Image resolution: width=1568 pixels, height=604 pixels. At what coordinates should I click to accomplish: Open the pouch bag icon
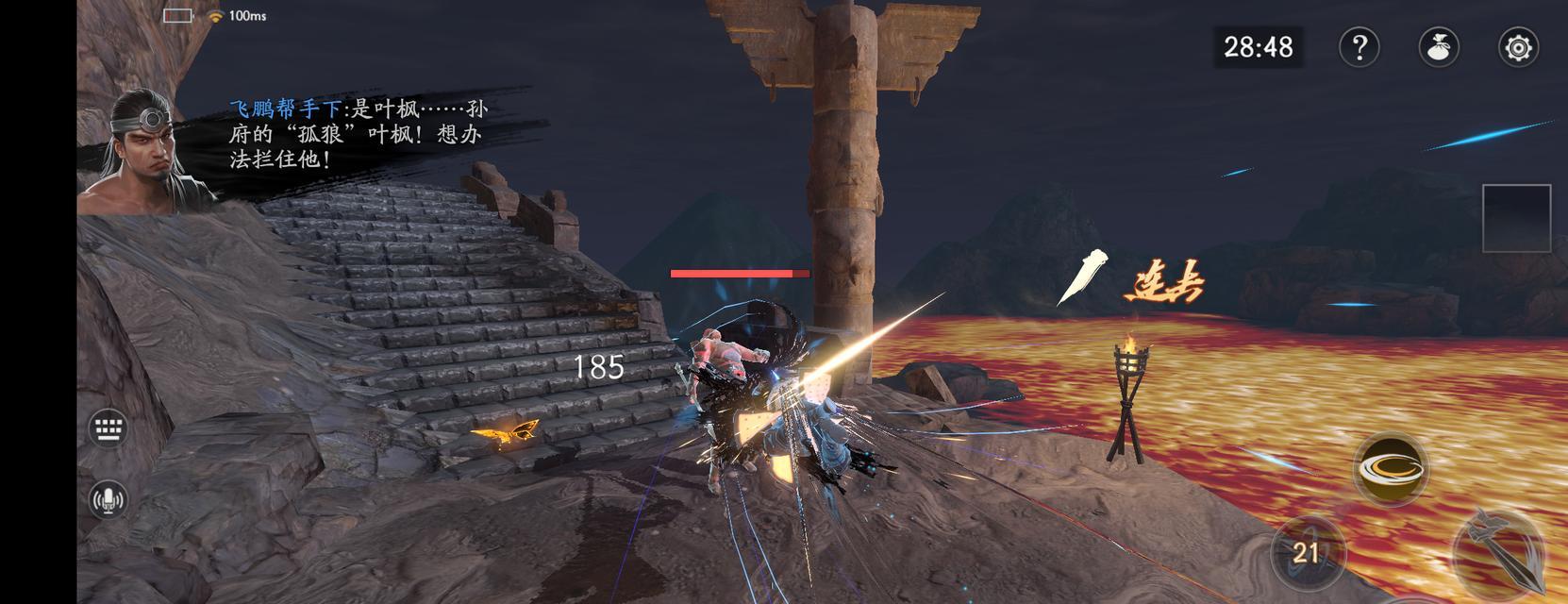(1439, 47)
